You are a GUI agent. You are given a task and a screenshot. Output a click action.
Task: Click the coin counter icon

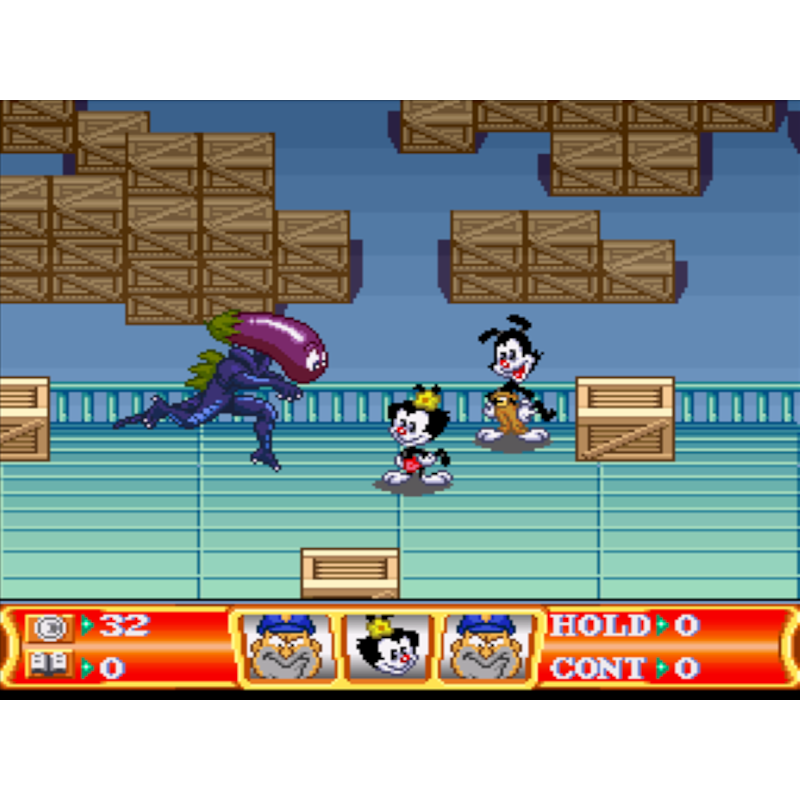coord(49,627)
